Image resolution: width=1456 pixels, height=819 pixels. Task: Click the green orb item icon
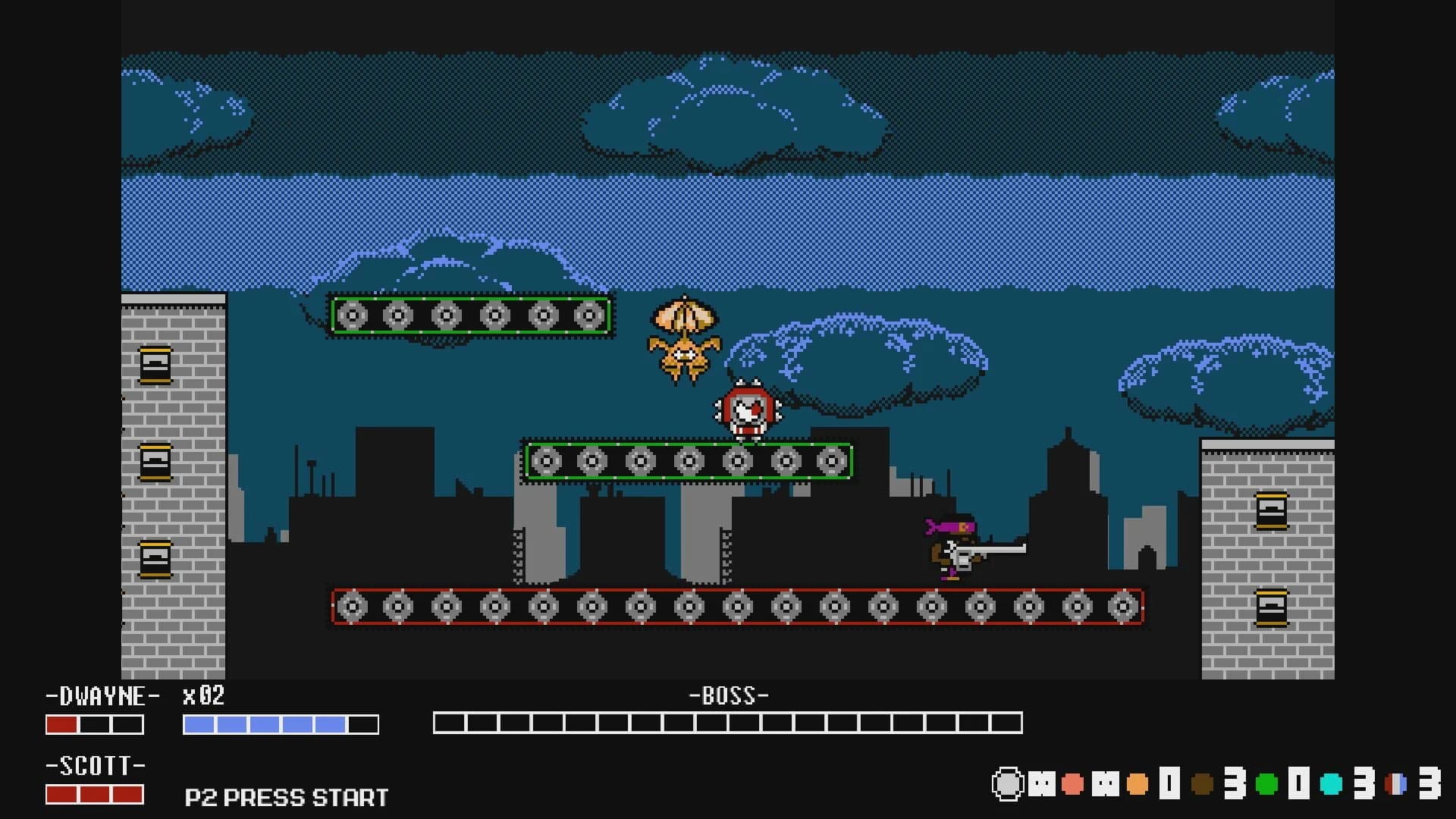point(1266,783)
